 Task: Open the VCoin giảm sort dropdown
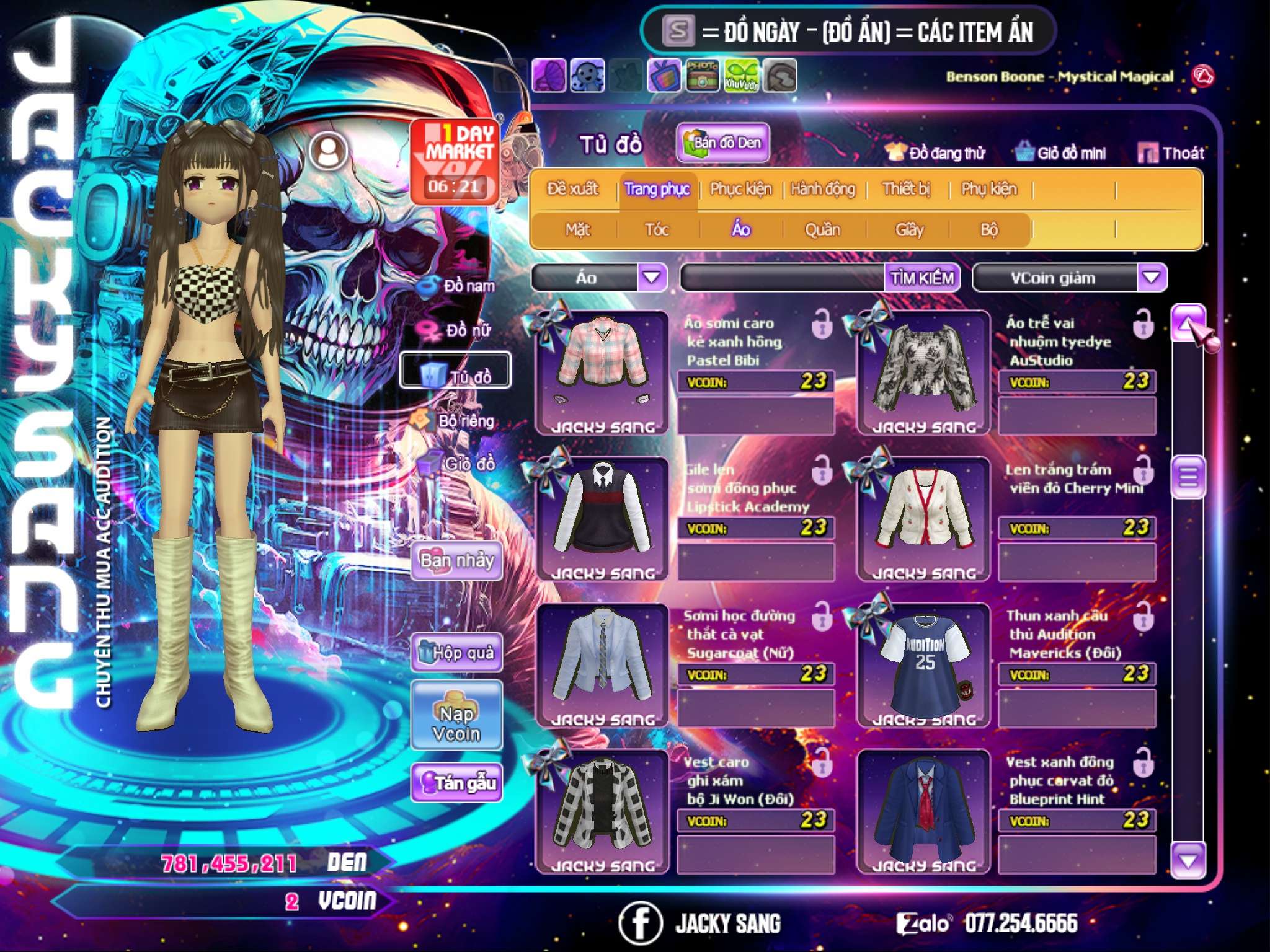pyautogui.click(x=1152, y=277)
